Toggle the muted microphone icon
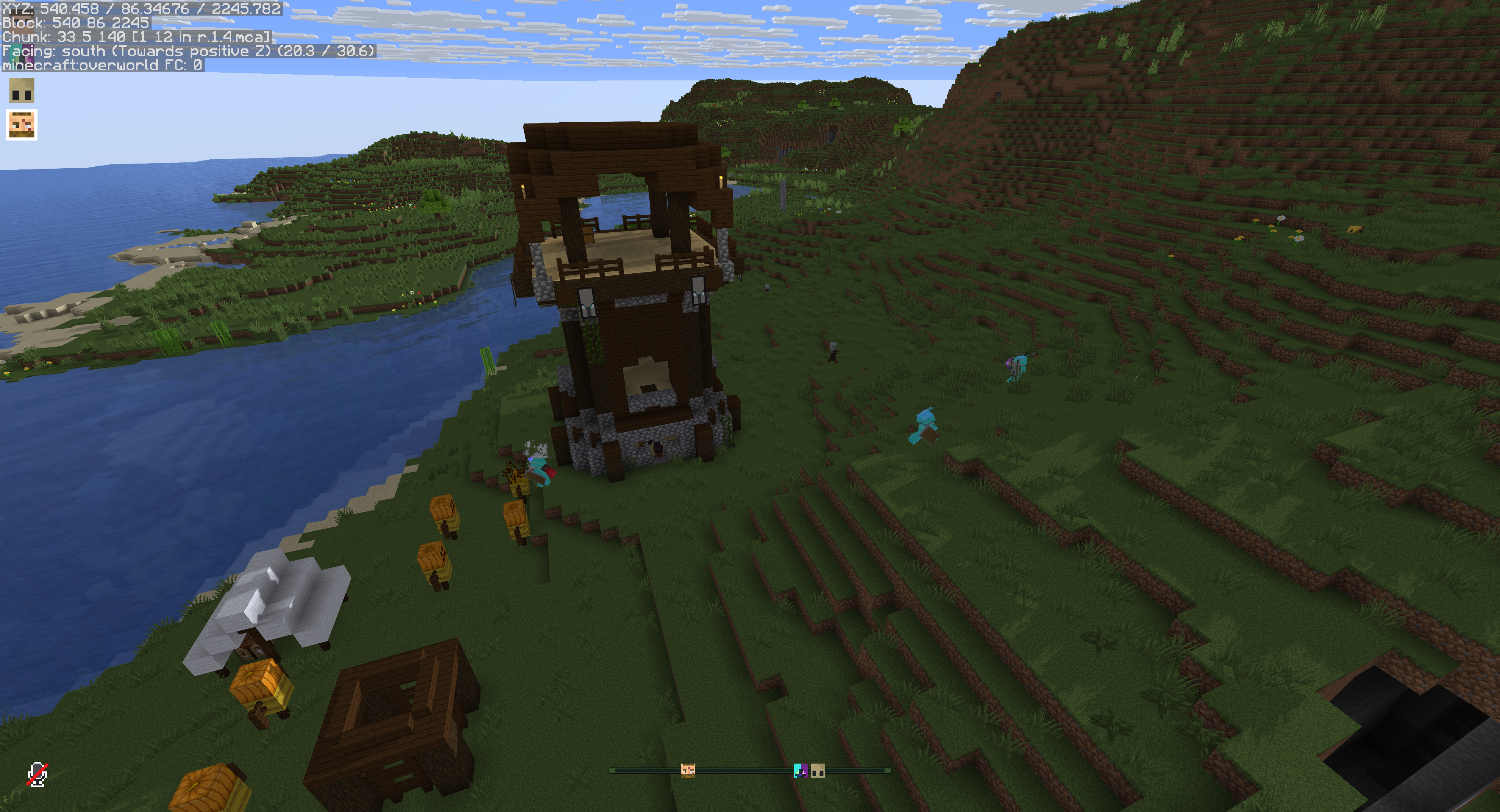 tap(37, 775)
